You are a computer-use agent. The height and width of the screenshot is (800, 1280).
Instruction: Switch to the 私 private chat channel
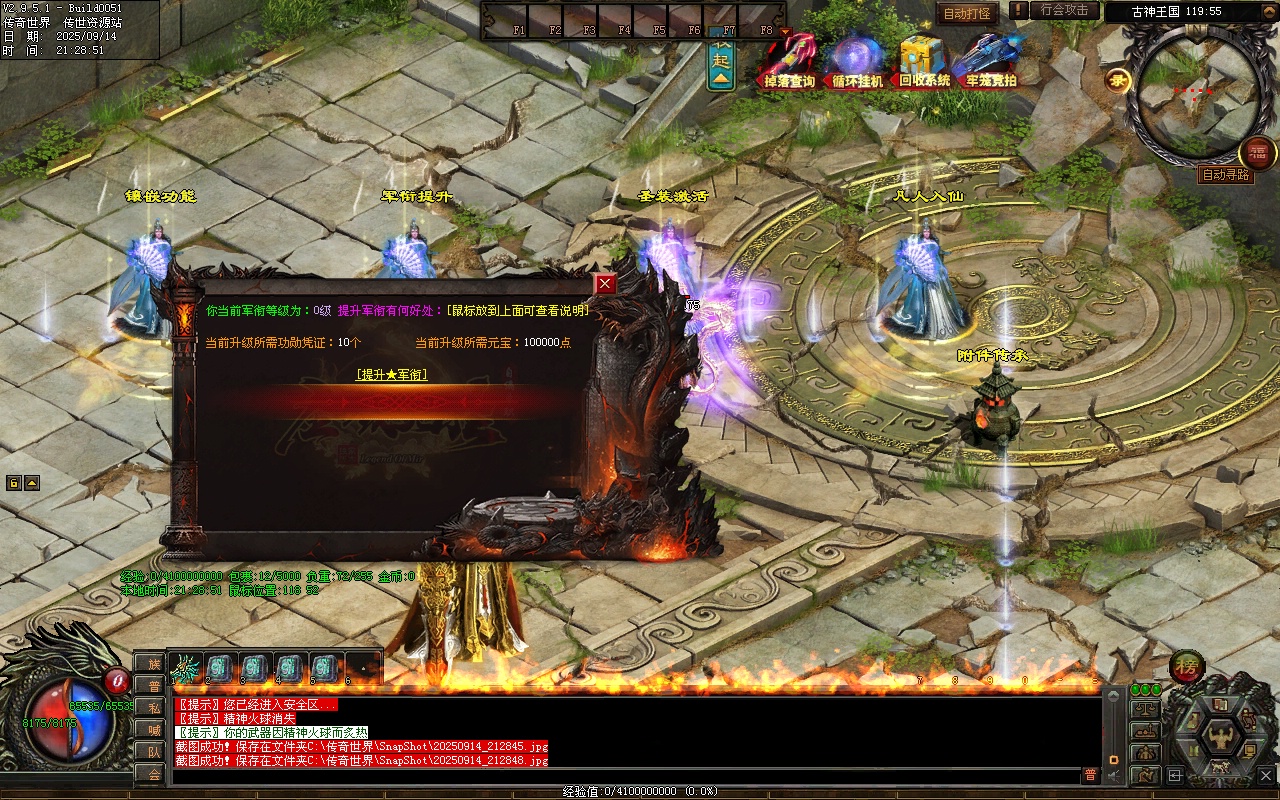(x=153, y=707)
